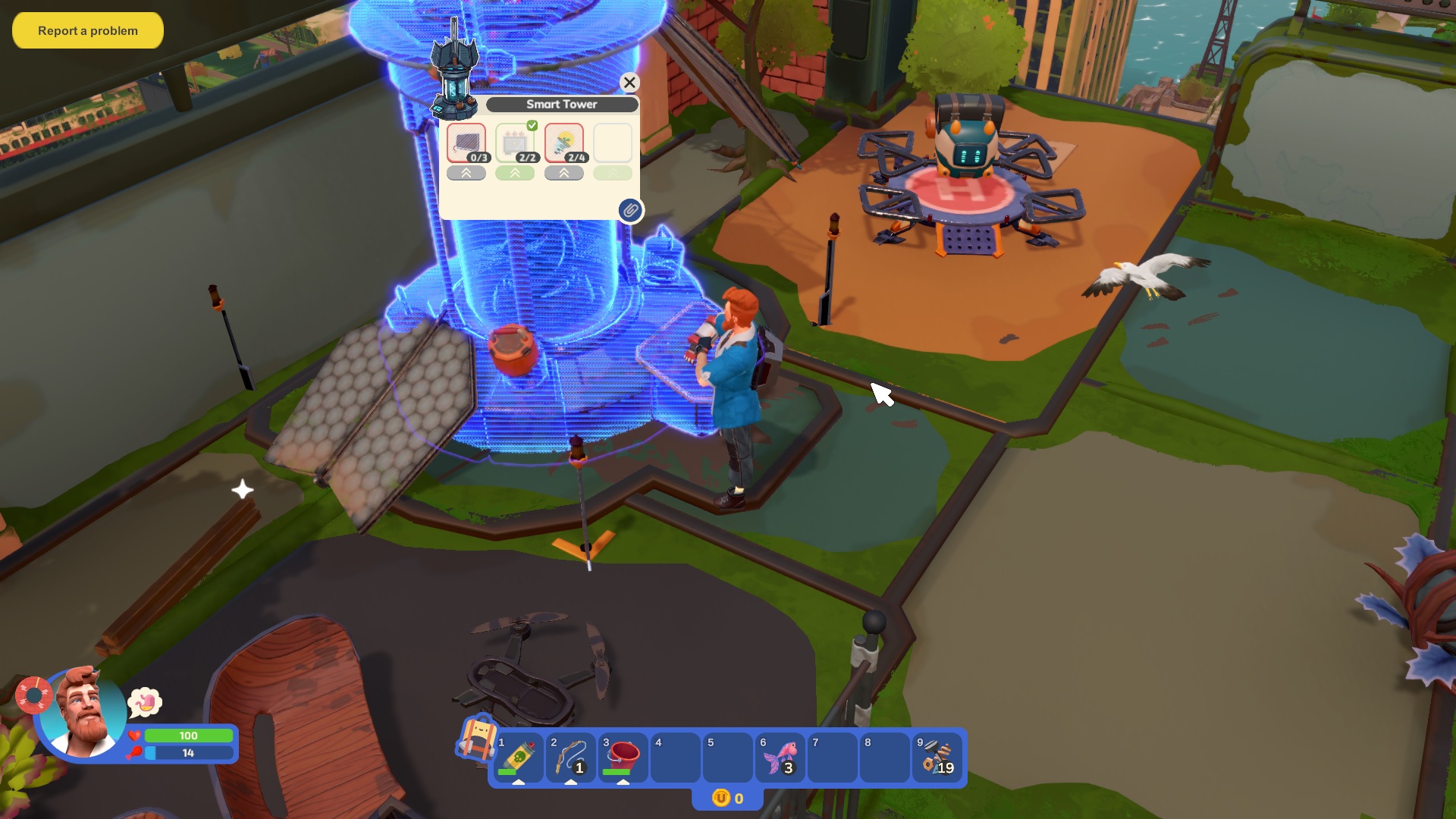The image size is (1456, 819).
Task: Click the Report a problem button
Action: coord(88,31)
